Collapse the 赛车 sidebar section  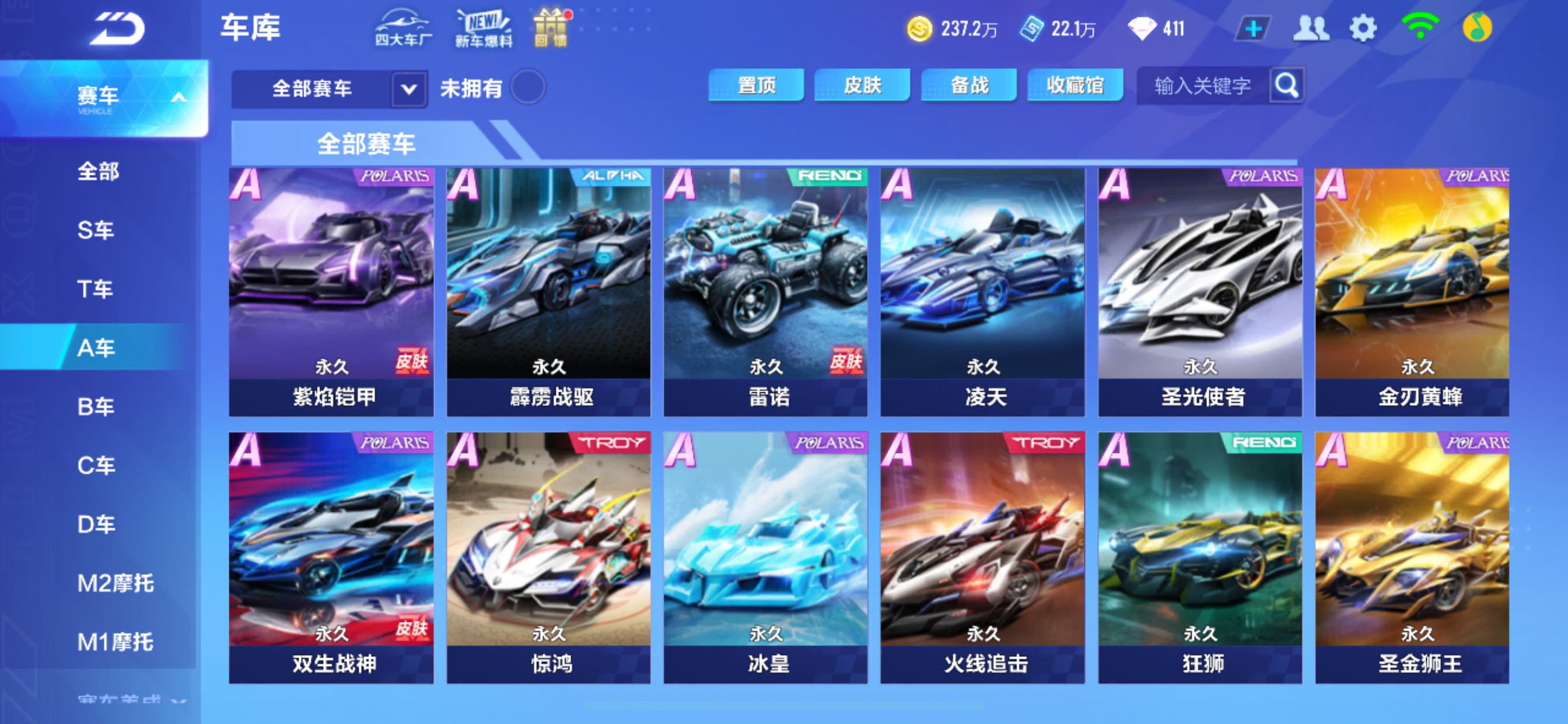pos(178,95)
